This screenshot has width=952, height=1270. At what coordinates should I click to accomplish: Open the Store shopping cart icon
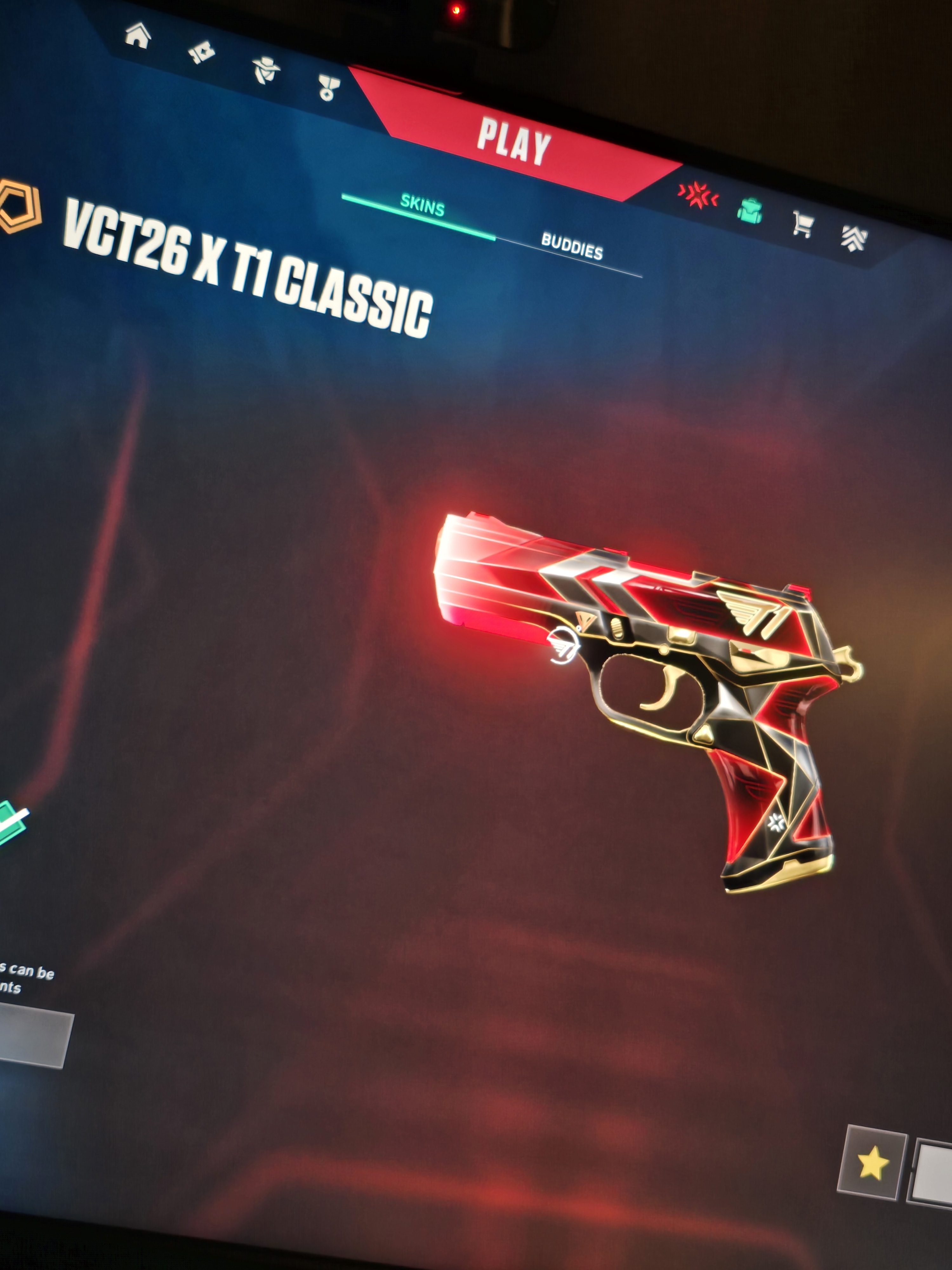point(802,223)
